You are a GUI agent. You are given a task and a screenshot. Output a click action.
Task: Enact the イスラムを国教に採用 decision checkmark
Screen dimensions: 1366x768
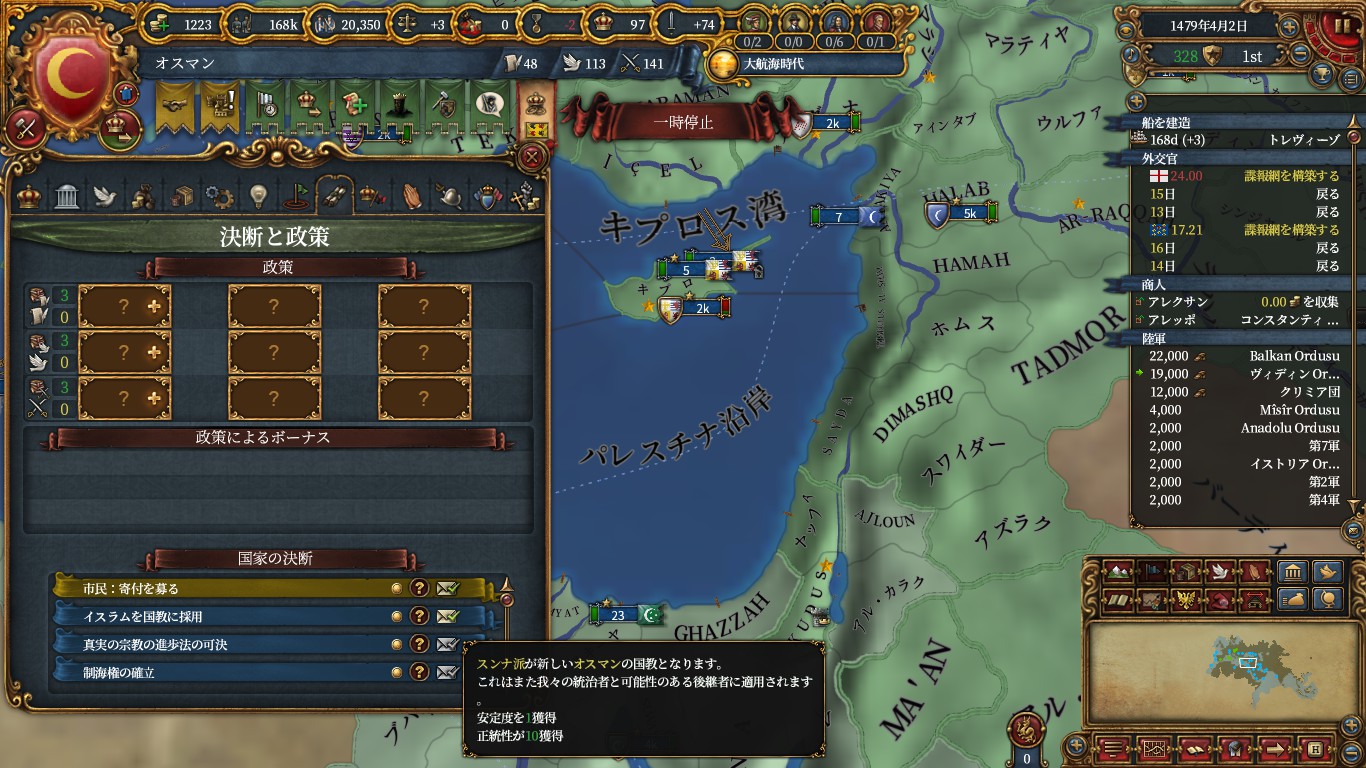pyautogui.click(x=447, y=617)
